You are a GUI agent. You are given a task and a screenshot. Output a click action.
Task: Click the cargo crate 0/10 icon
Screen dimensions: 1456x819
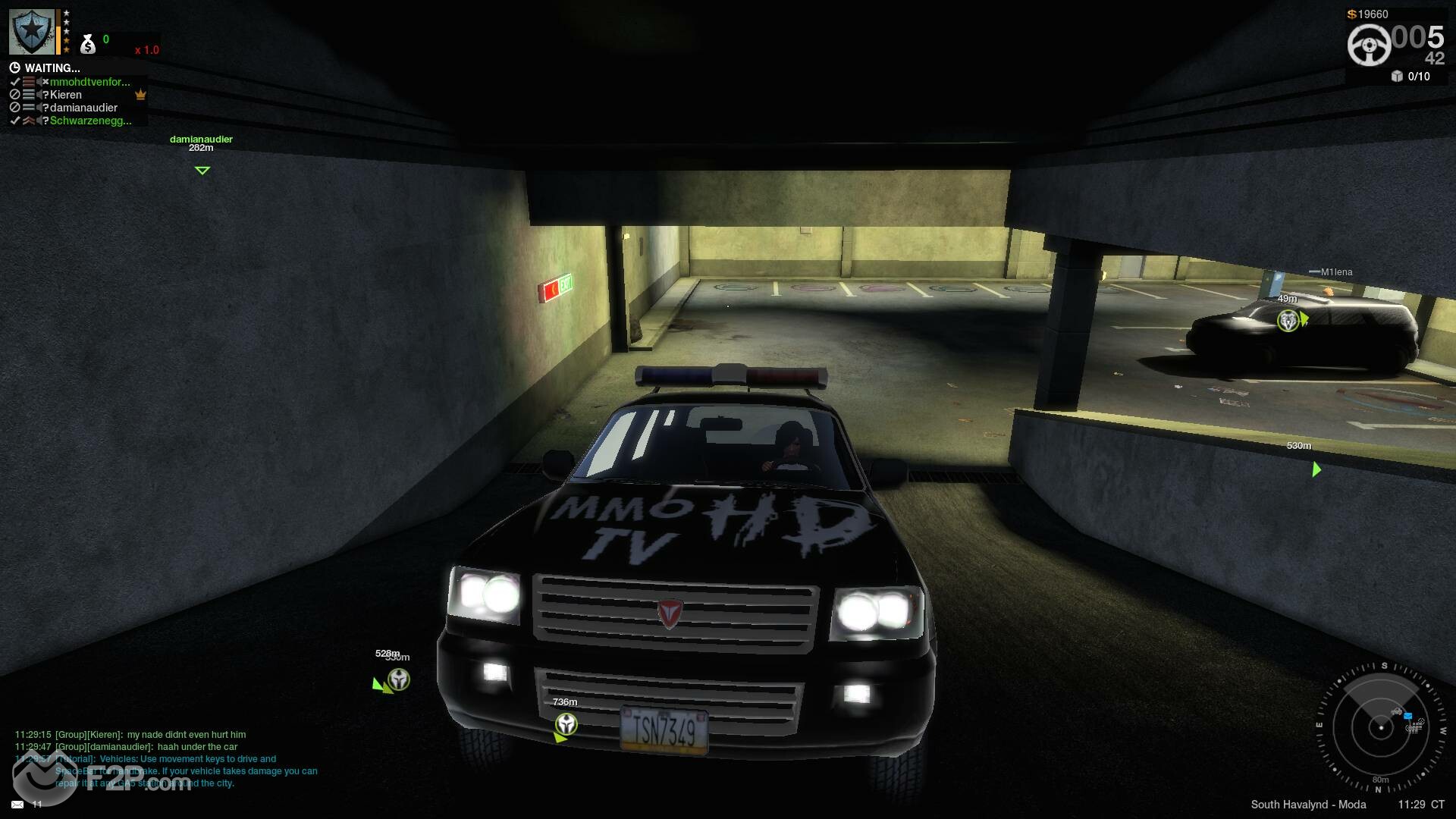point(1397,76)
